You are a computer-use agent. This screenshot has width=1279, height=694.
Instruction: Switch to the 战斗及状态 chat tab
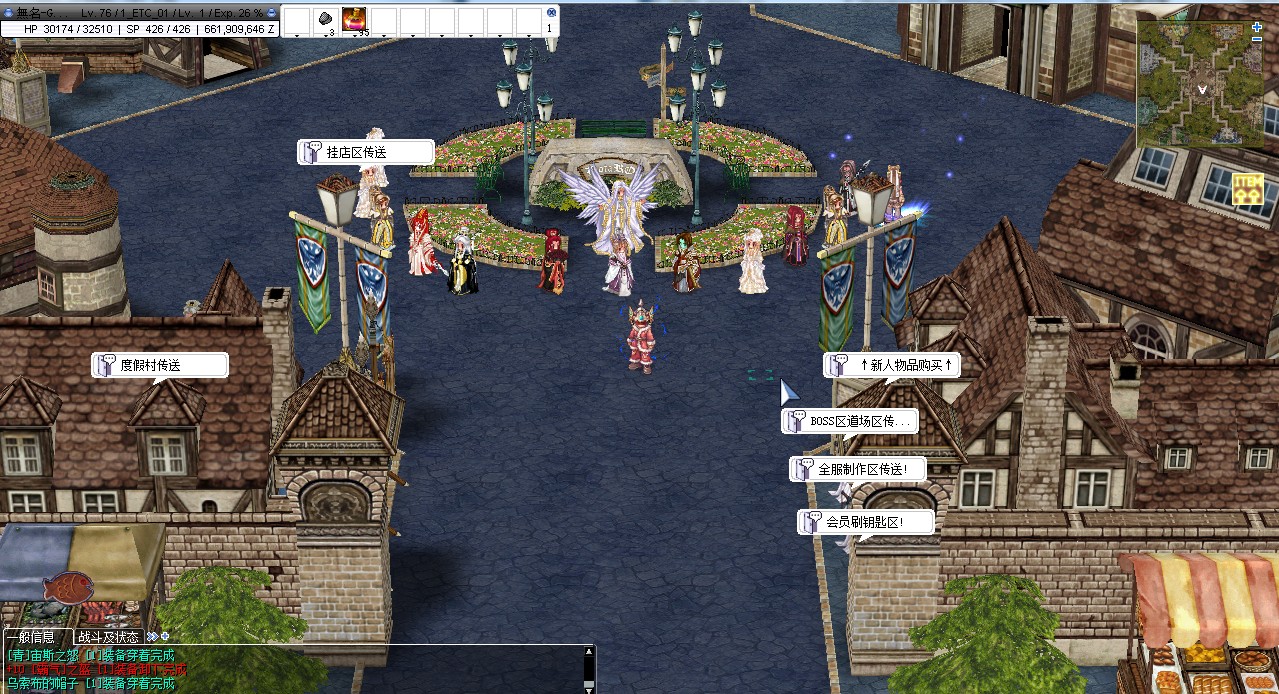click(x=108, y=637)
